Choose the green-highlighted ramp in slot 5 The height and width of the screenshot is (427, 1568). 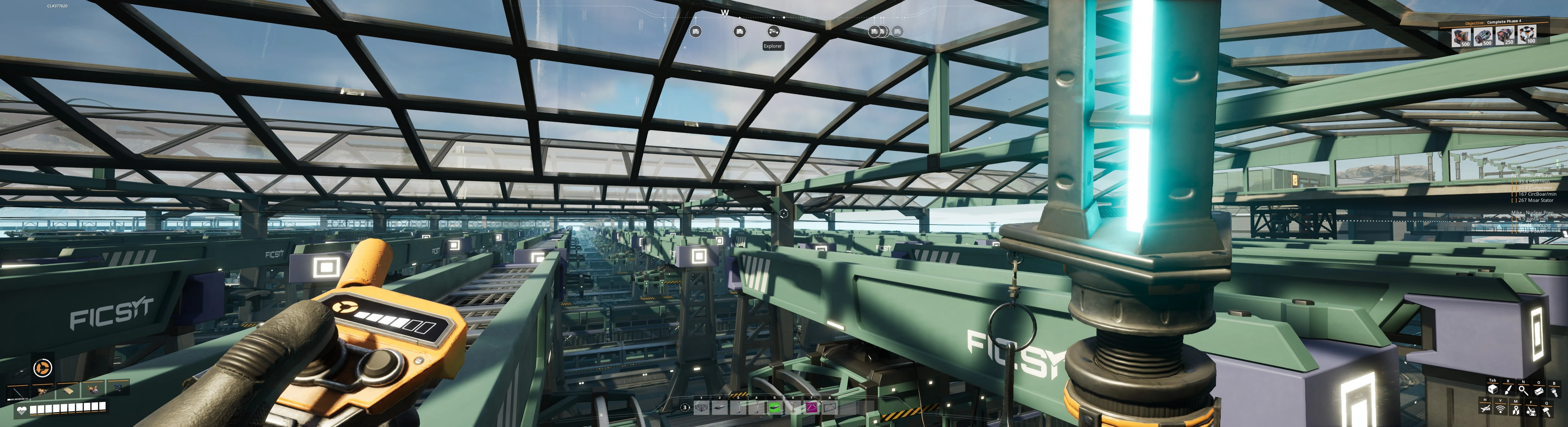775,408
